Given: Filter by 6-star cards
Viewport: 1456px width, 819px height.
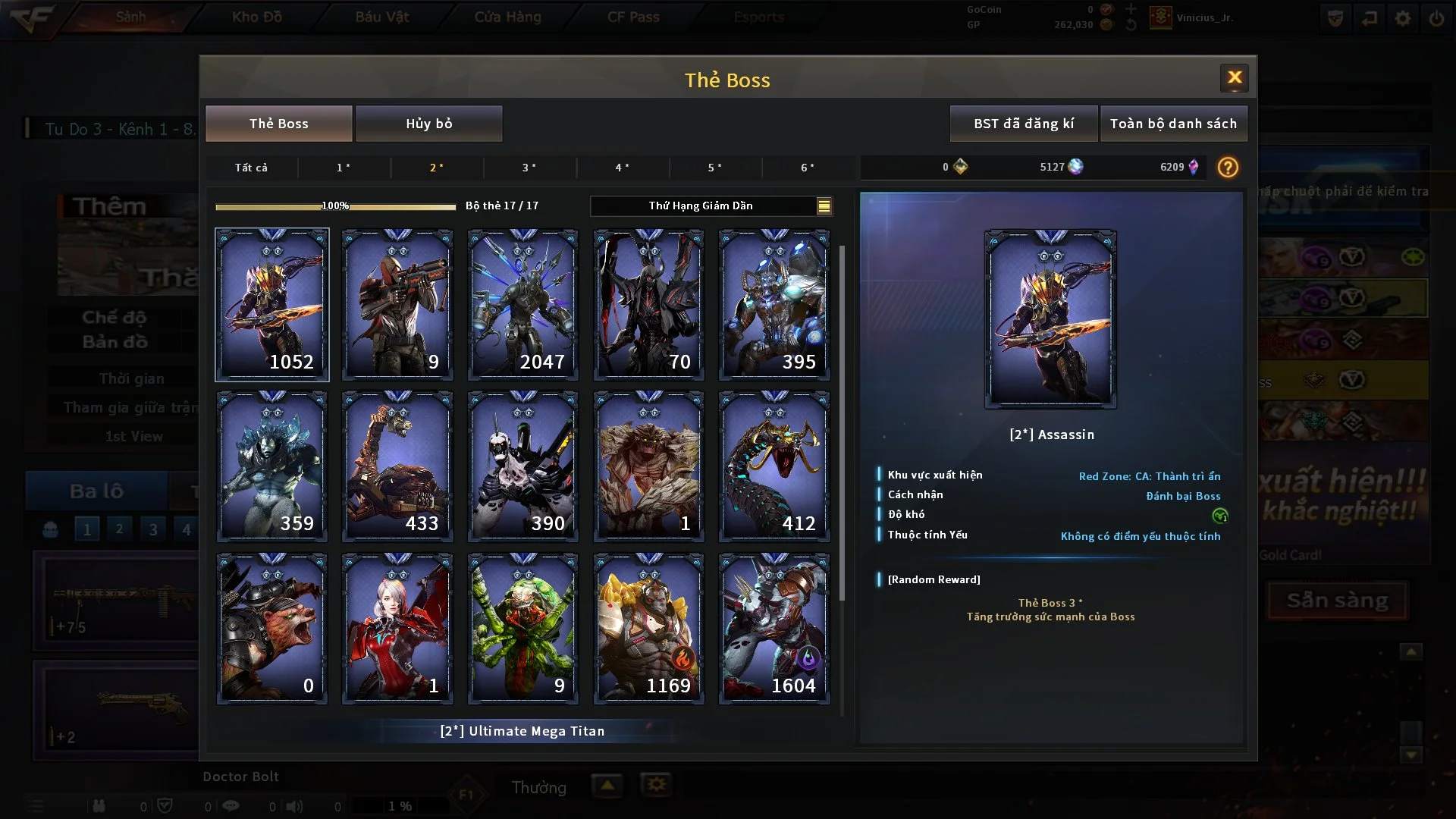Looking at the screenshot, I should click(808, 168).
